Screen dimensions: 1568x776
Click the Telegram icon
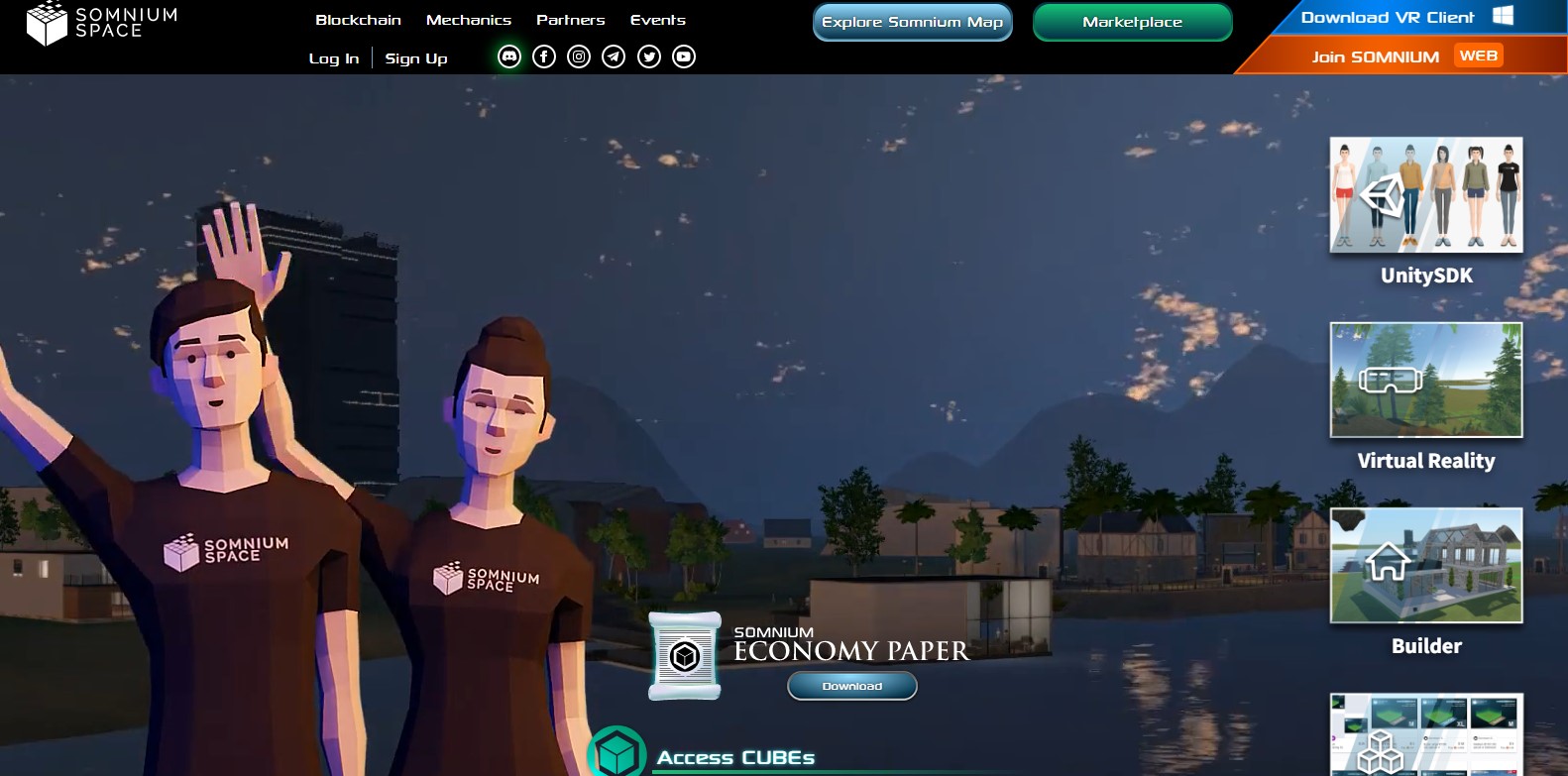pyautogui.click(x=614, y=56)
